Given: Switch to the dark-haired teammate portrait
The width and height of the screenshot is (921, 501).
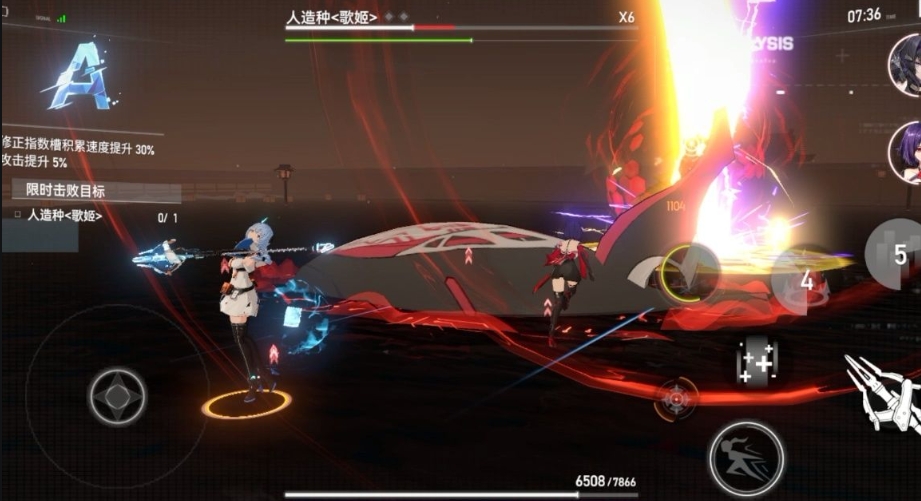Looking at the screenshot, I should coord(905,64).
